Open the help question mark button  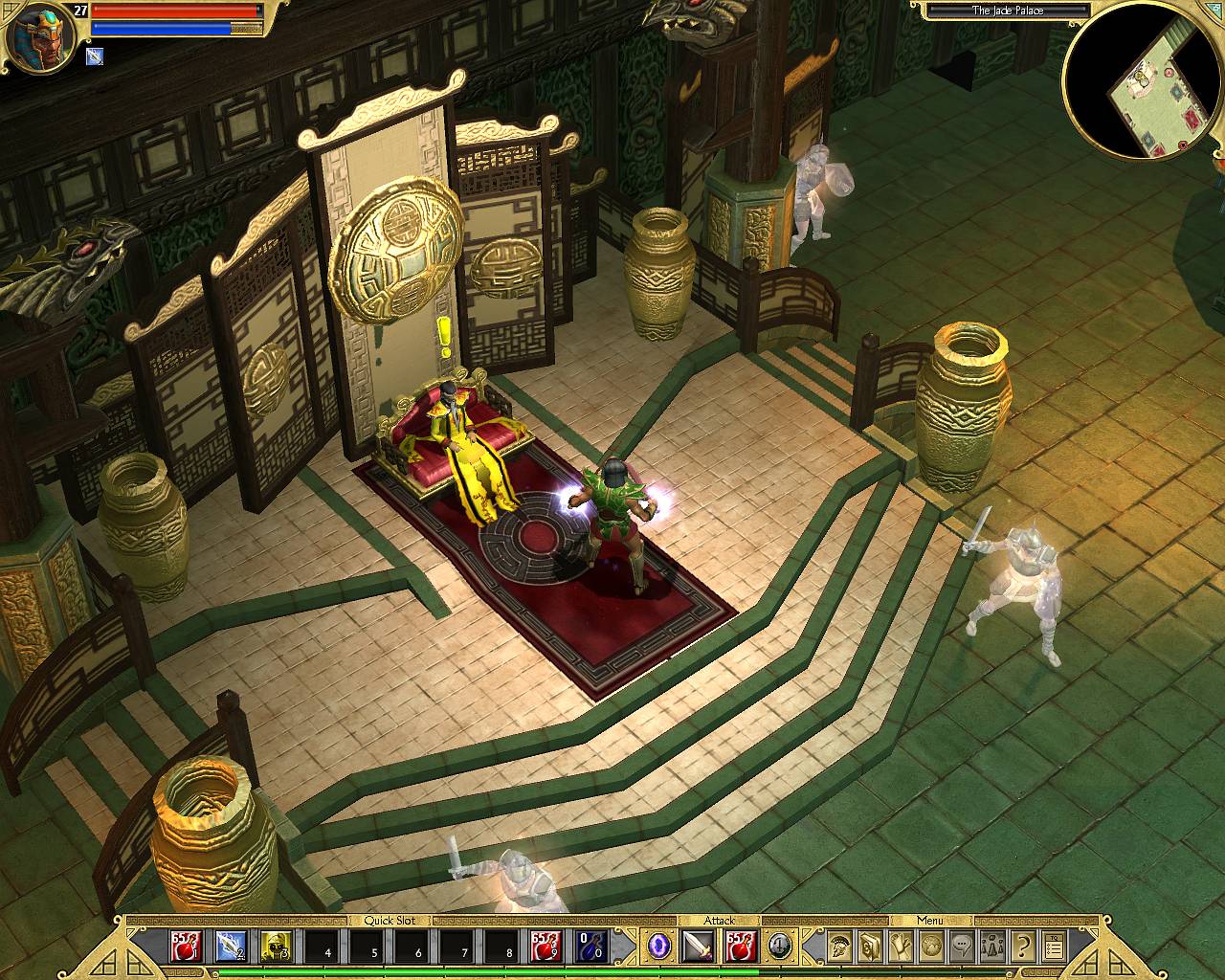point(1023,947)
